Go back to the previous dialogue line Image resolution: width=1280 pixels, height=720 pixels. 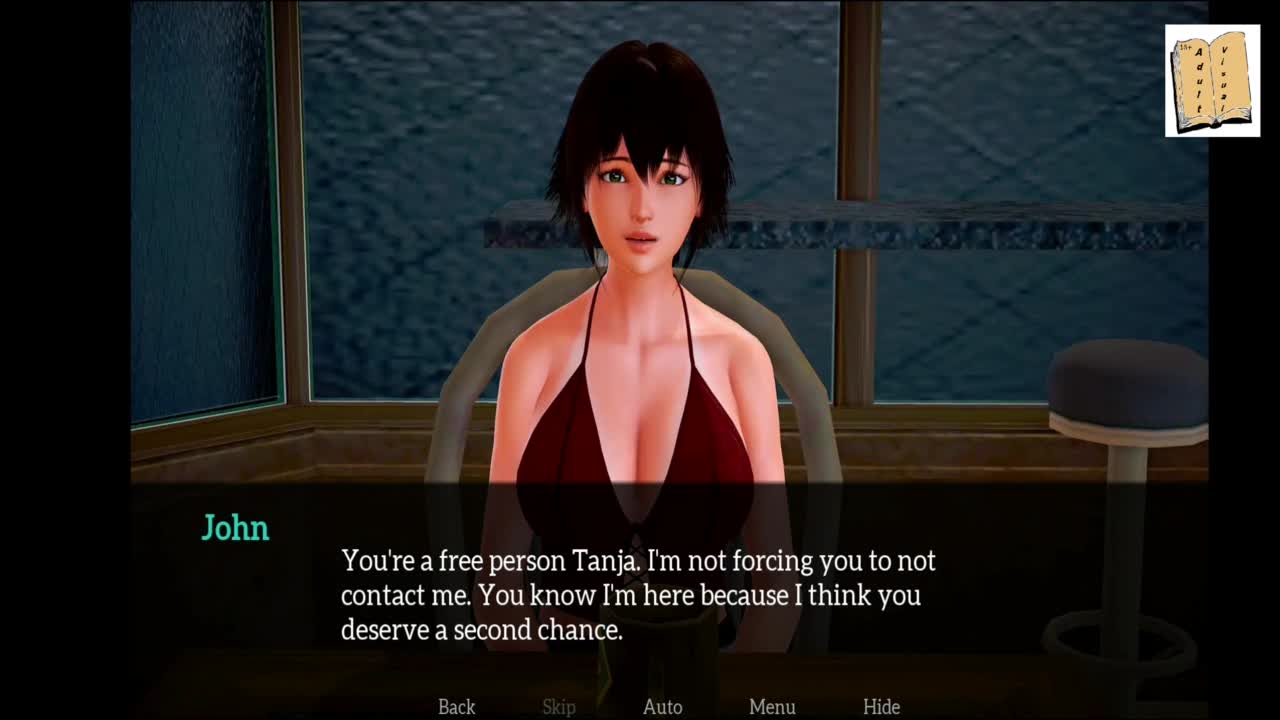pyautogui.click(x=456, y=707)
